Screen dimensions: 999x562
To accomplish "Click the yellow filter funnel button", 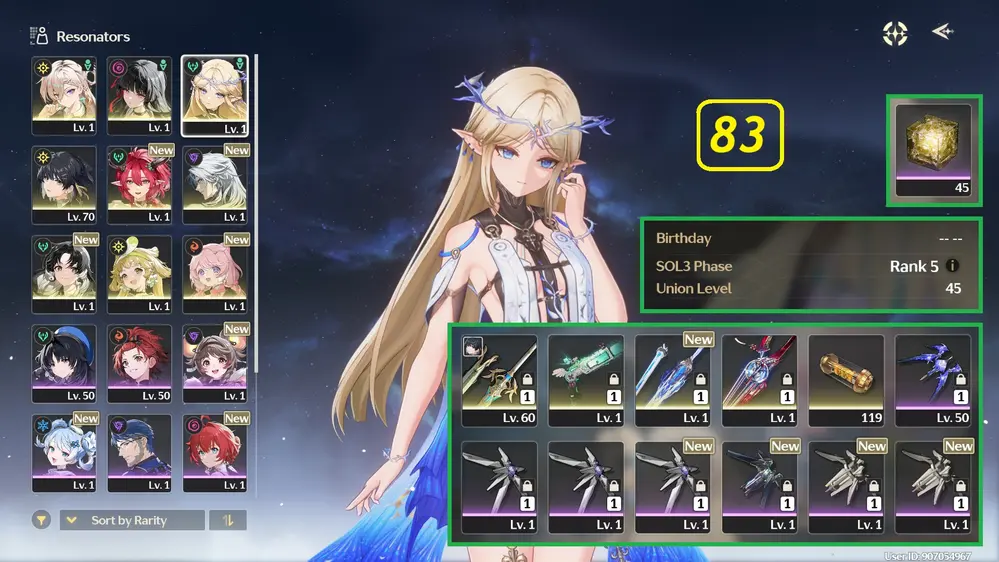I will [41, 520].
